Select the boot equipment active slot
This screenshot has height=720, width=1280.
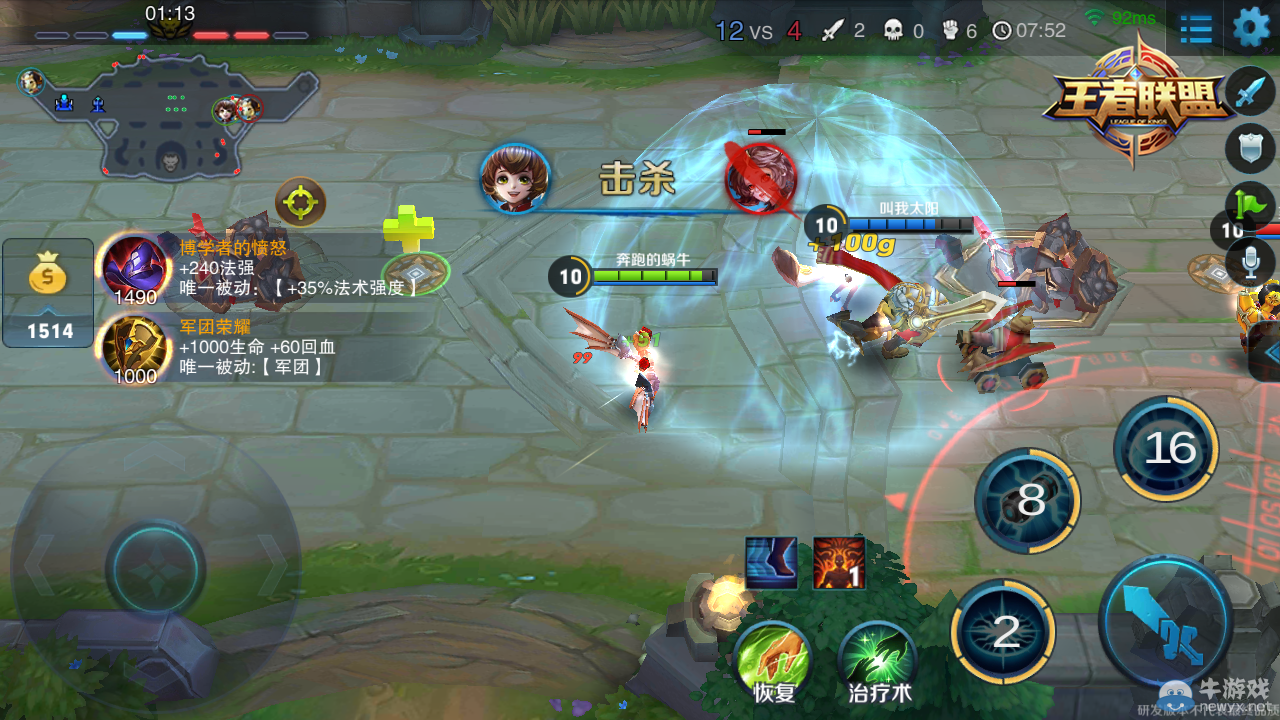click(771, 563)
